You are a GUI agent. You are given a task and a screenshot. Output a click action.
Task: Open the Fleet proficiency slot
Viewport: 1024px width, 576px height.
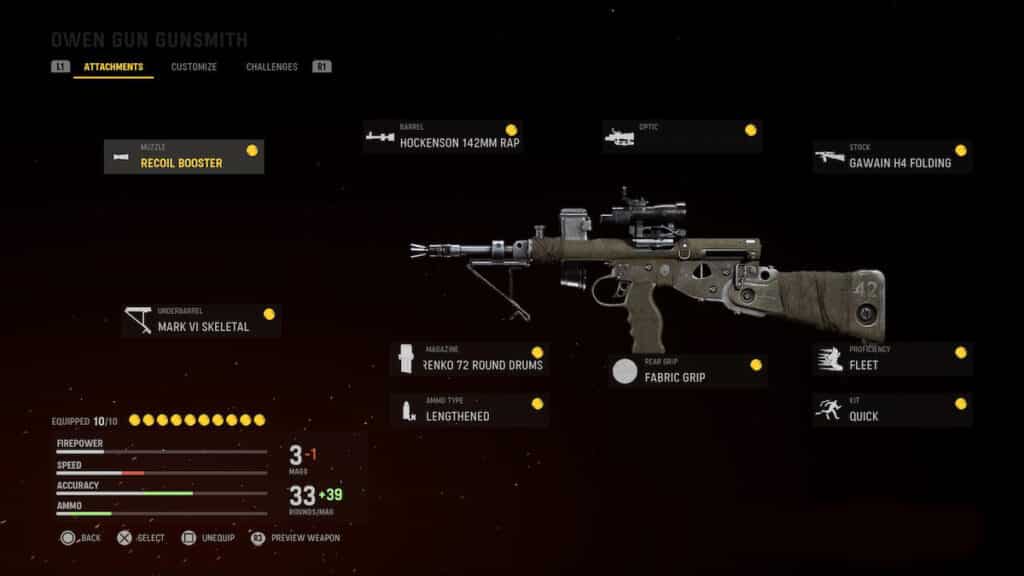click(892, 360)
